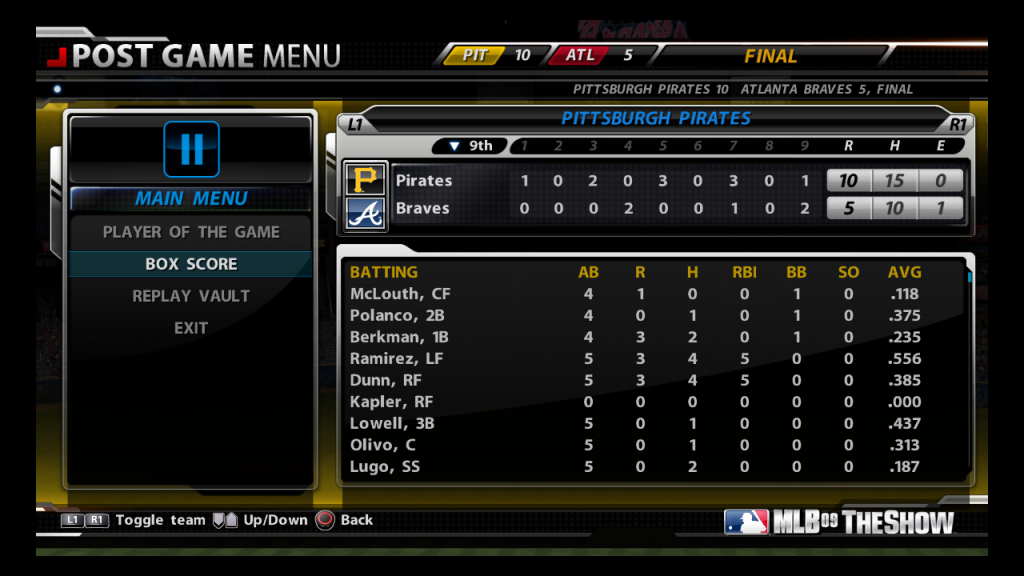Open the Replay Vault
The width and height of the screenshot is (1024, 576).
pos(191,296)
